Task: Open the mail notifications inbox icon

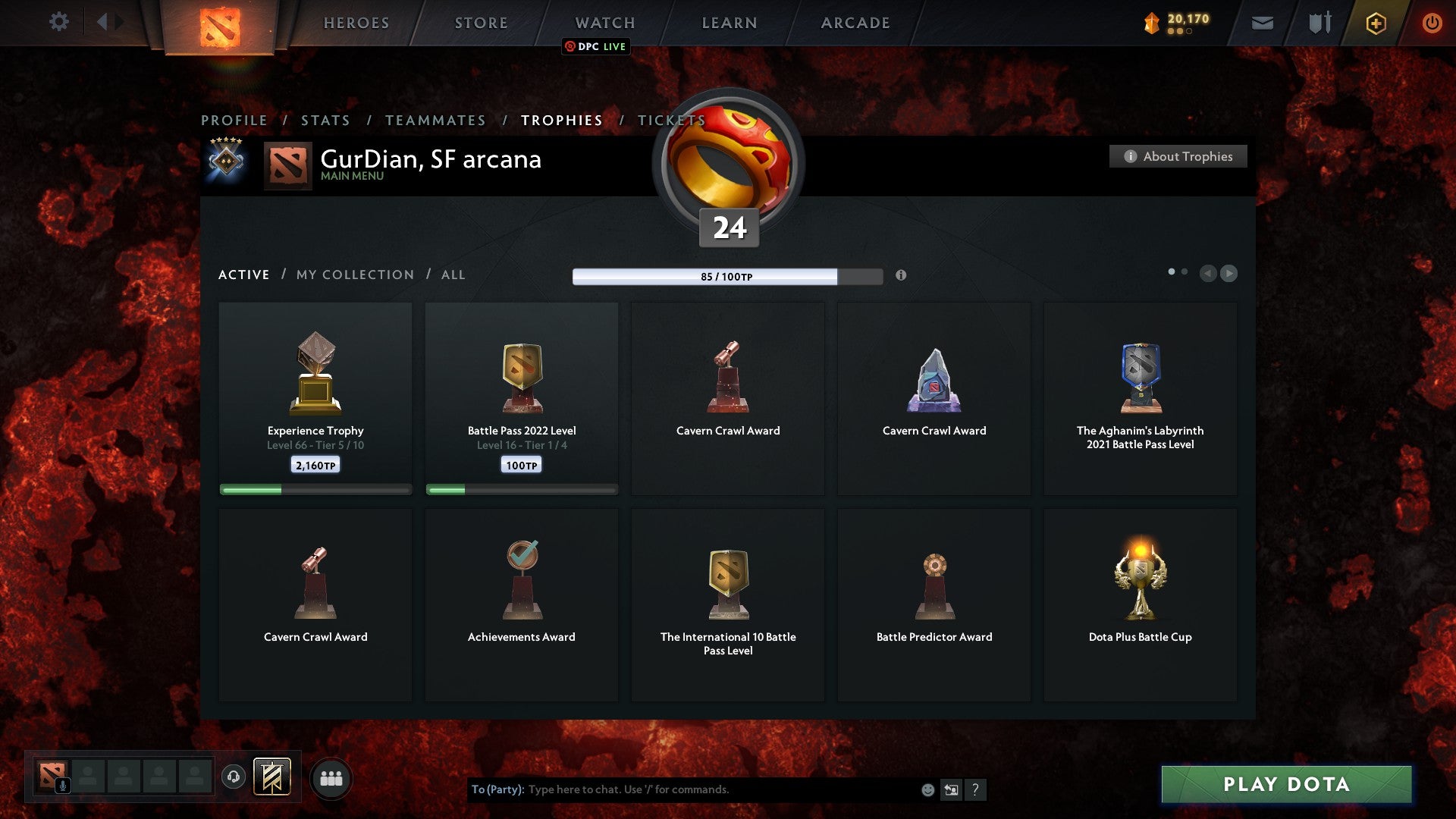Action: (1263, 23)
